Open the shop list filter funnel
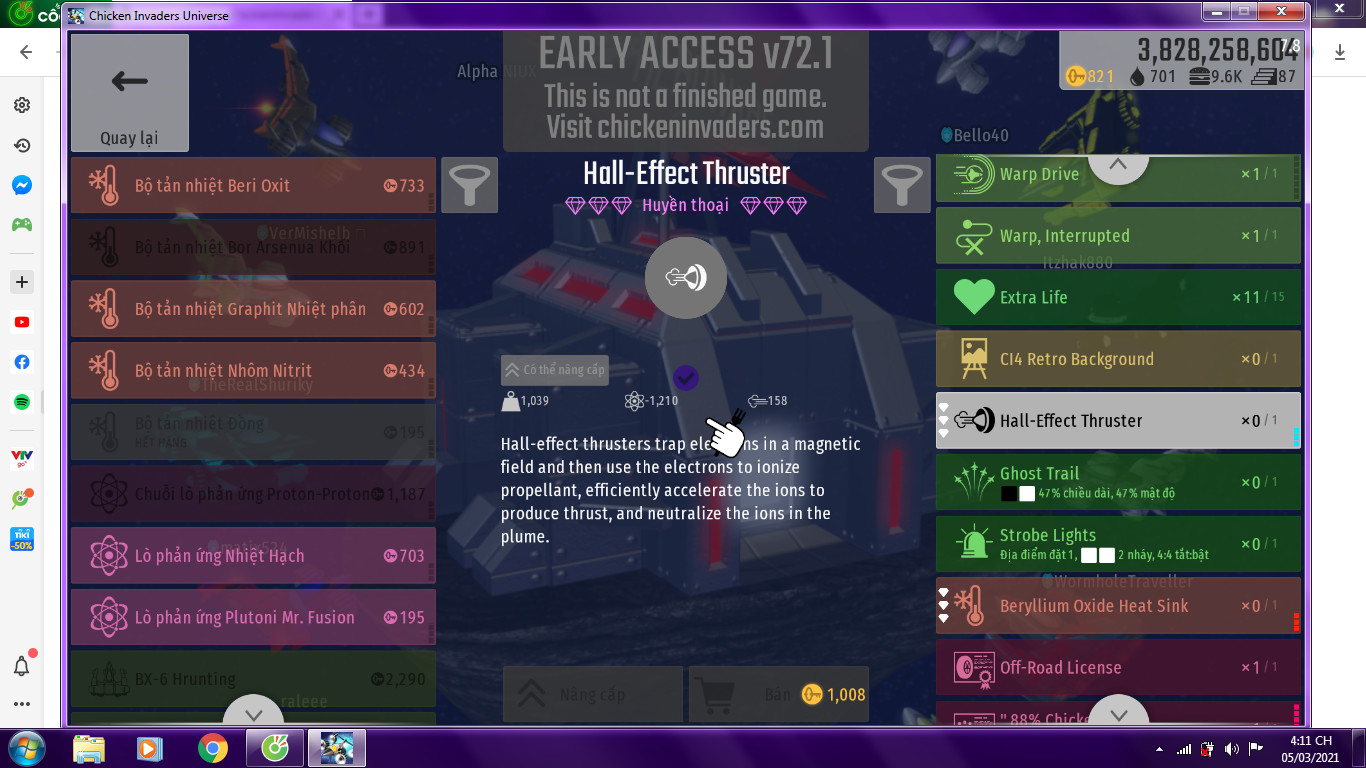 tap(469, 185)
